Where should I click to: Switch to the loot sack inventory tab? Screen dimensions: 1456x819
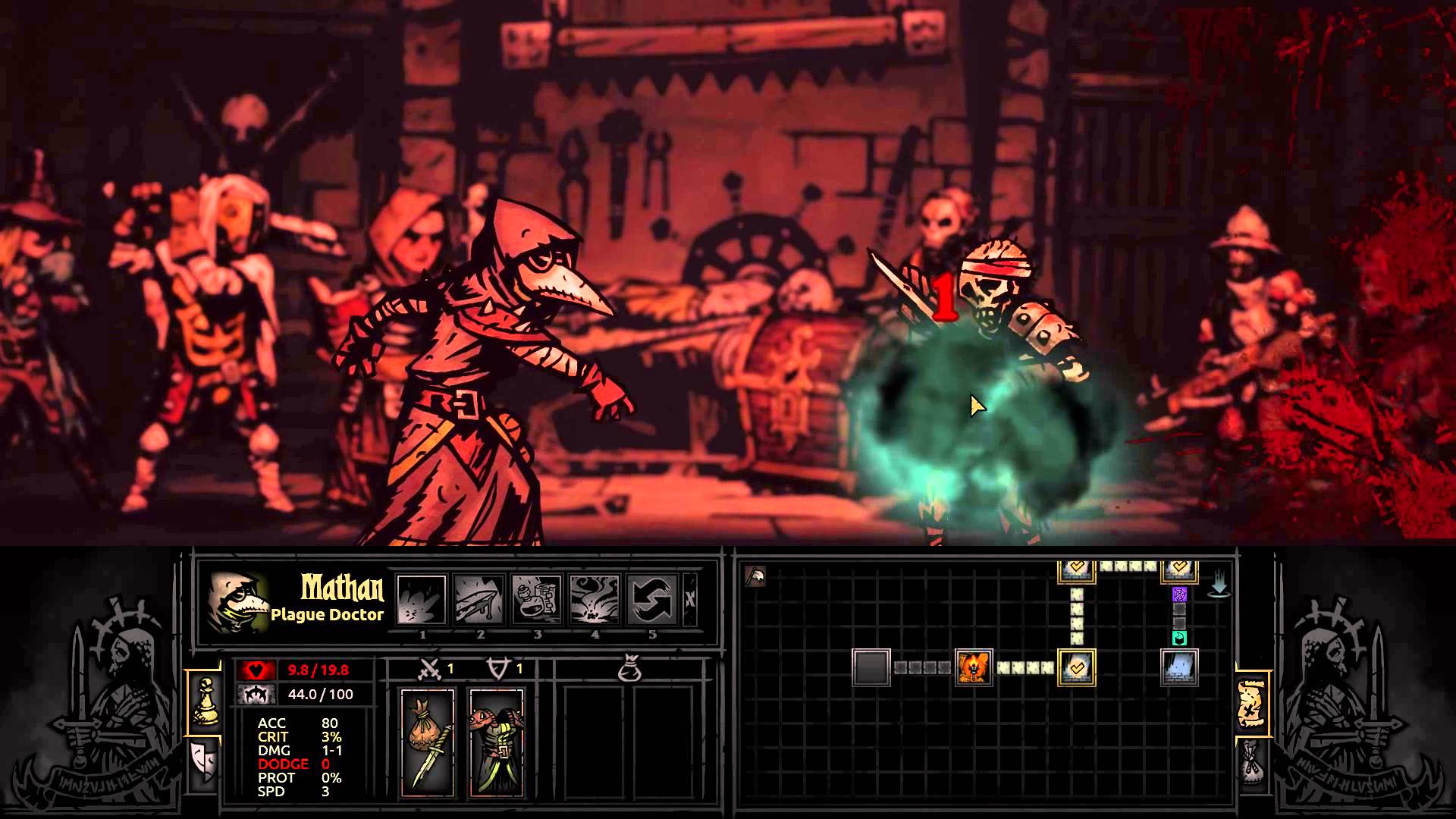1251,761
